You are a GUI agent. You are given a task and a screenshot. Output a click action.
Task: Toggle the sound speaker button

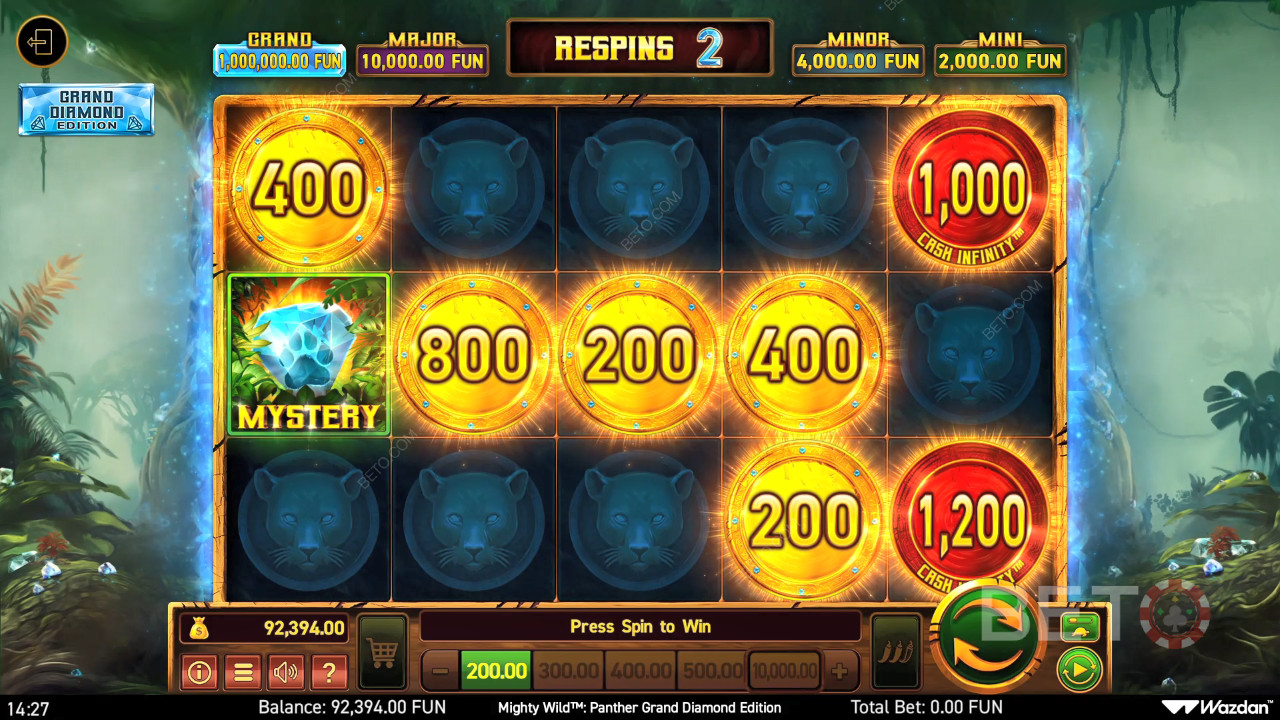click(286, 672)
